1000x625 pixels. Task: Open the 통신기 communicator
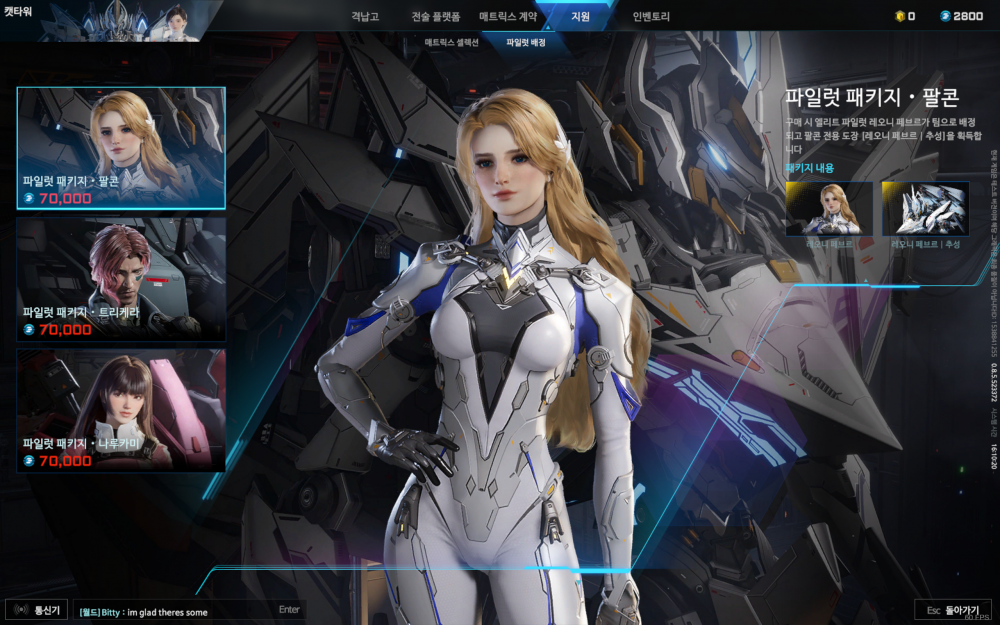(37, 610)
